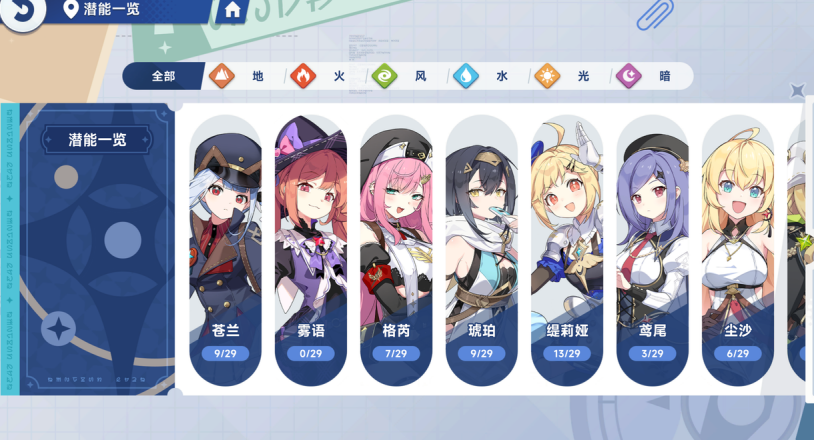Screen dimensions: 814x440
Task: Select the 全部 (All) element filter
Action: pos(163,76)
